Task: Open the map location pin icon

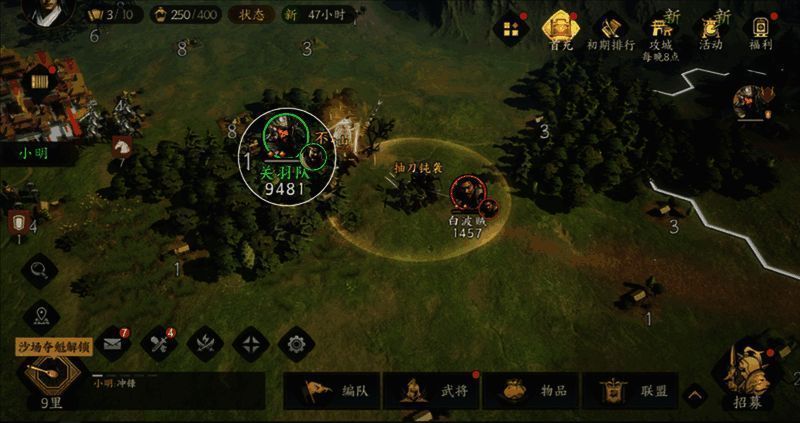Action: click(x=41, y=315)
